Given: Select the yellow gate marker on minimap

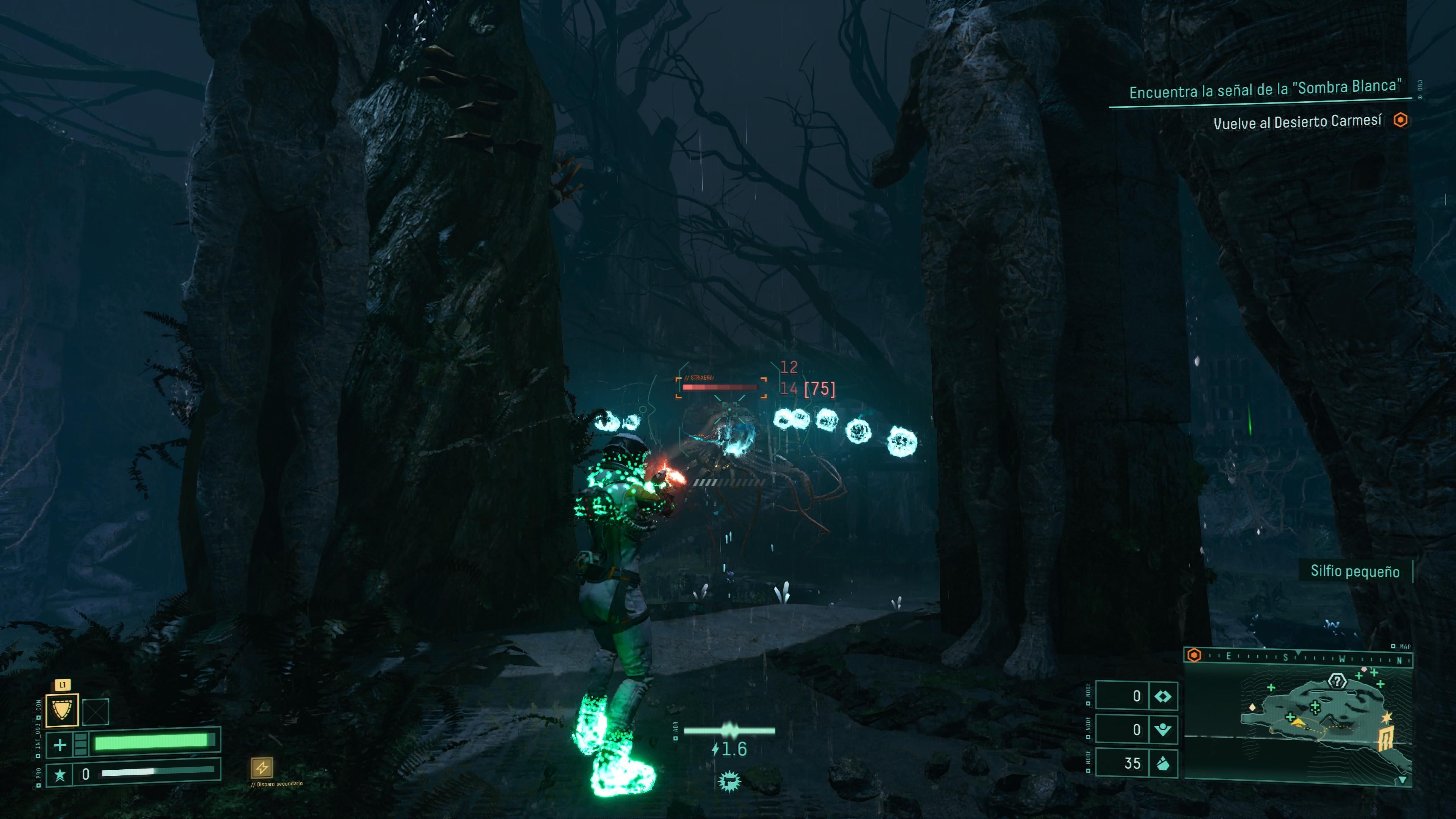Looking at the screenshot, I should tap(1384, 739).
